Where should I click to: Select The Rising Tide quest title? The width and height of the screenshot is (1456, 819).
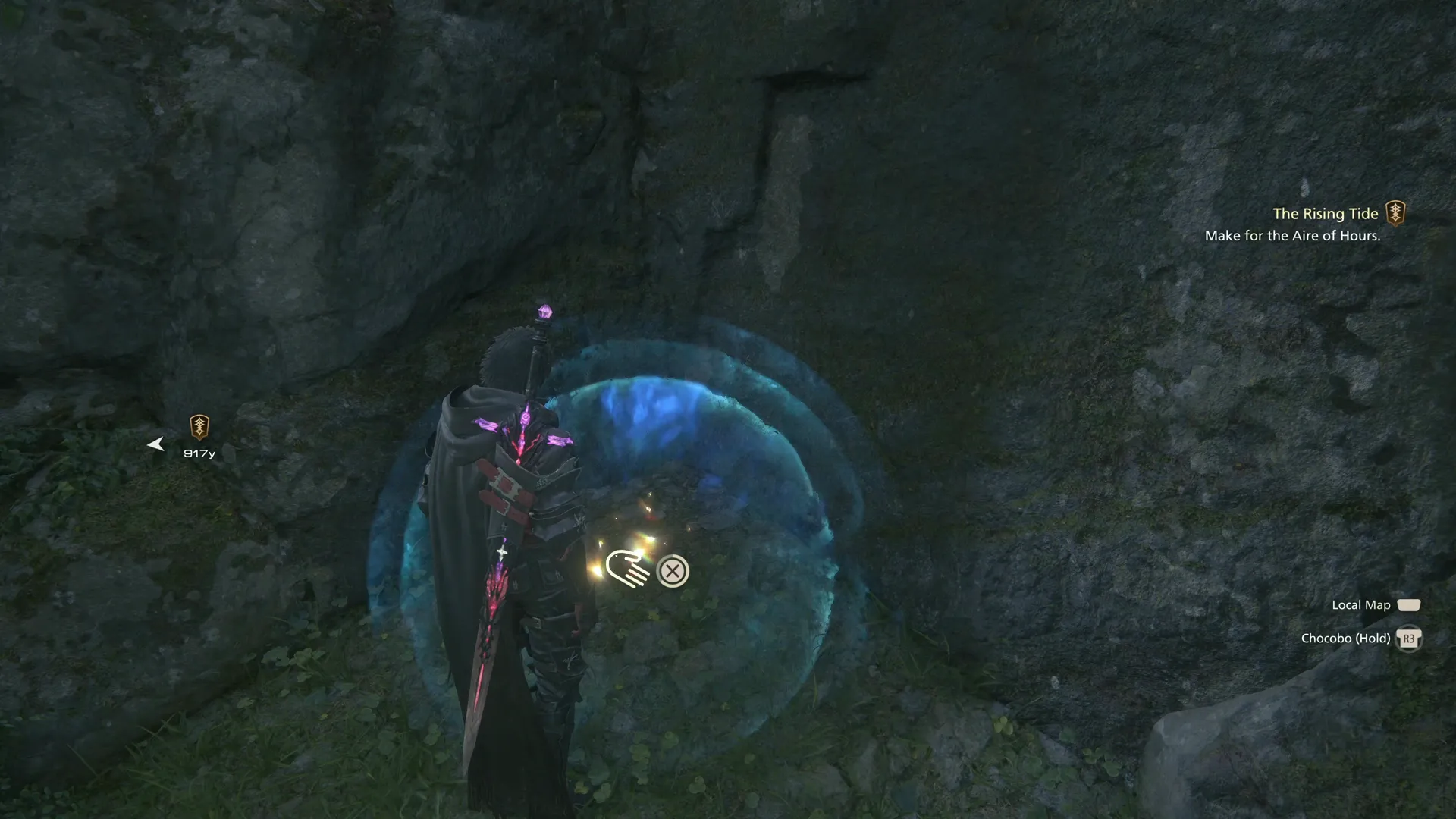tap(1326, 213)
